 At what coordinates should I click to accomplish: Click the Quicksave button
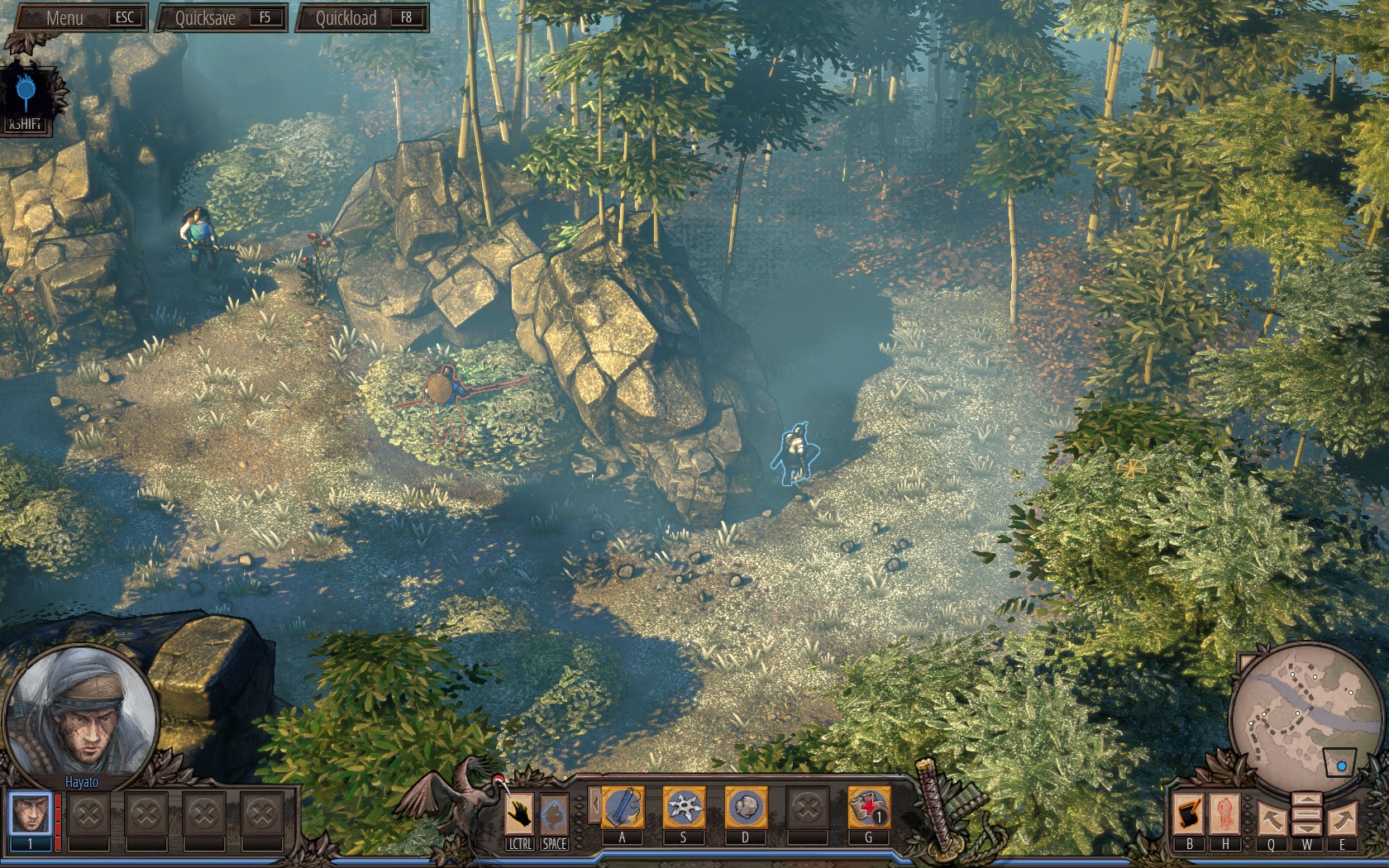222,17
